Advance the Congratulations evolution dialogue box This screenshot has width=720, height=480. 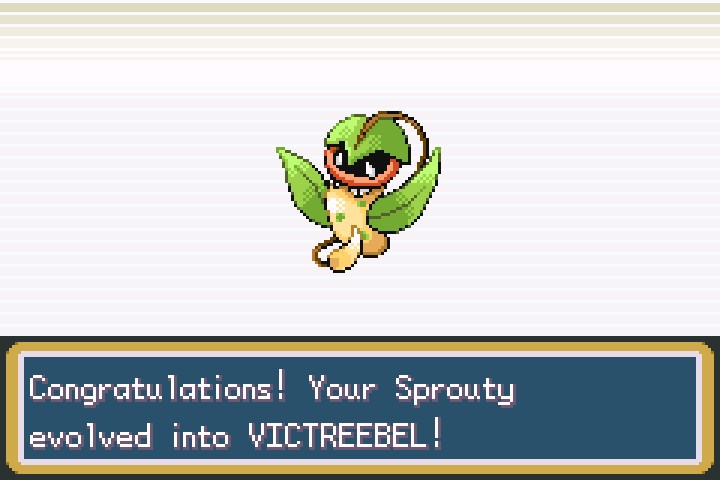[360, 411]
